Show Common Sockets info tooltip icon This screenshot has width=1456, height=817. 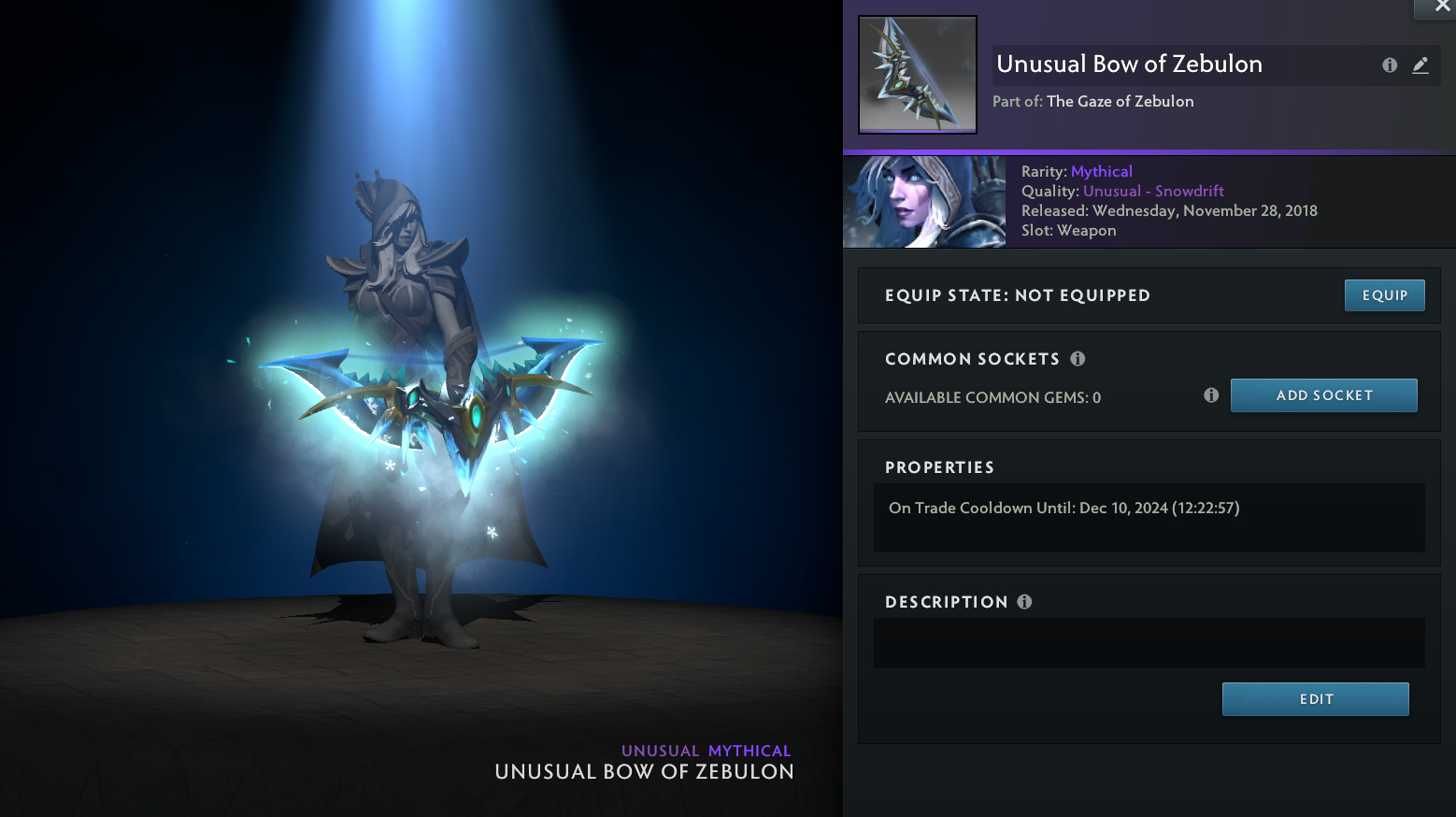[x=1078, y=359]
